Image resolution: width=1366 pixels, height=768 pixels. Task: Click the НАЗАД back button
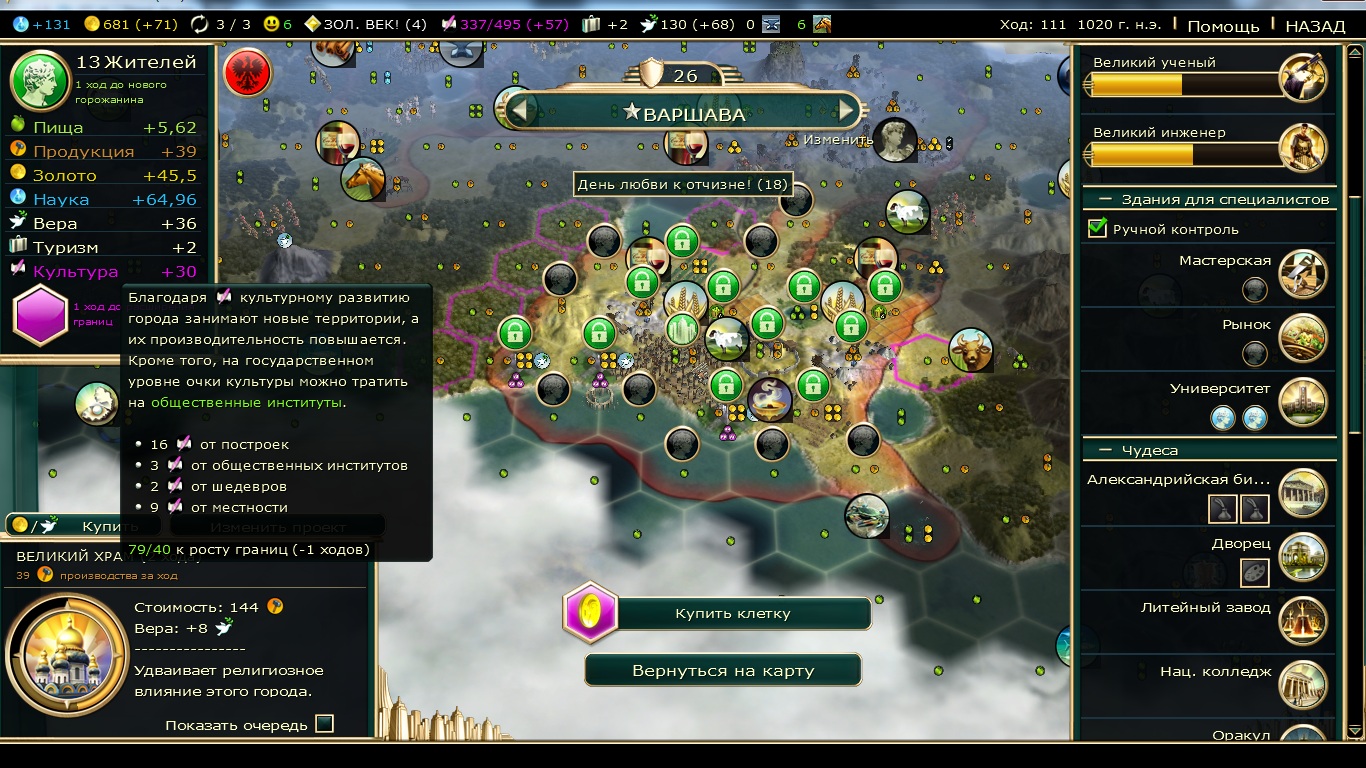(x=1315, y=26)
